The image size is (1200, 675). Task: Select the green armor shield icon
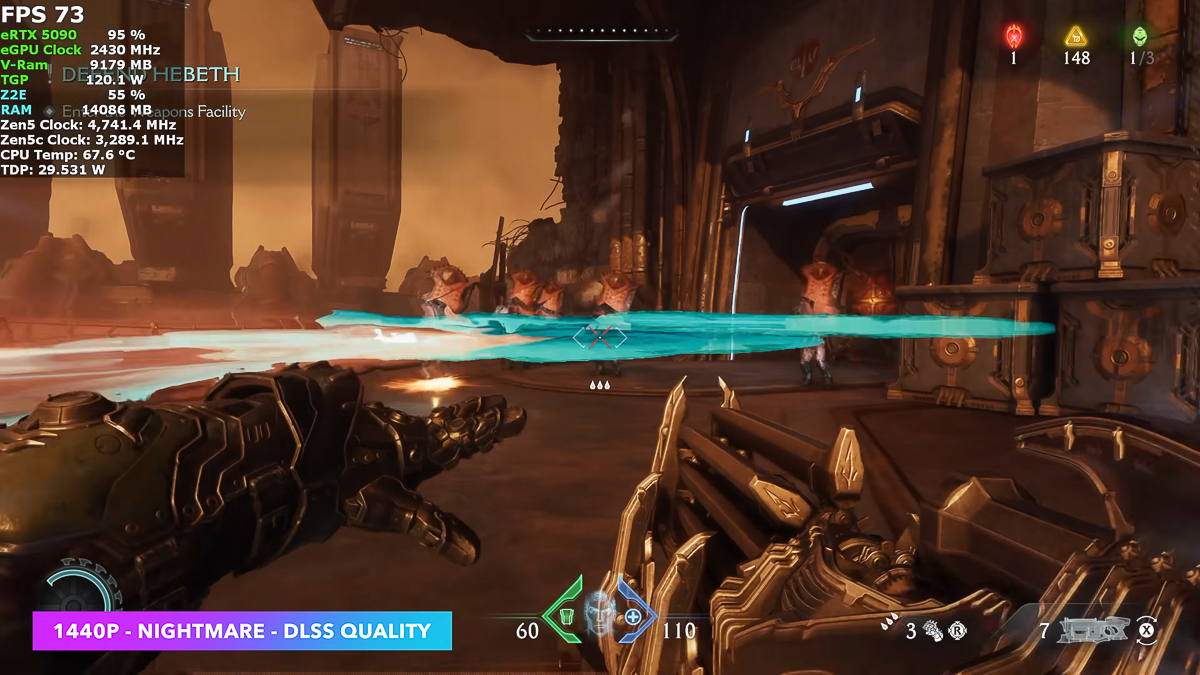pos(566,616)
